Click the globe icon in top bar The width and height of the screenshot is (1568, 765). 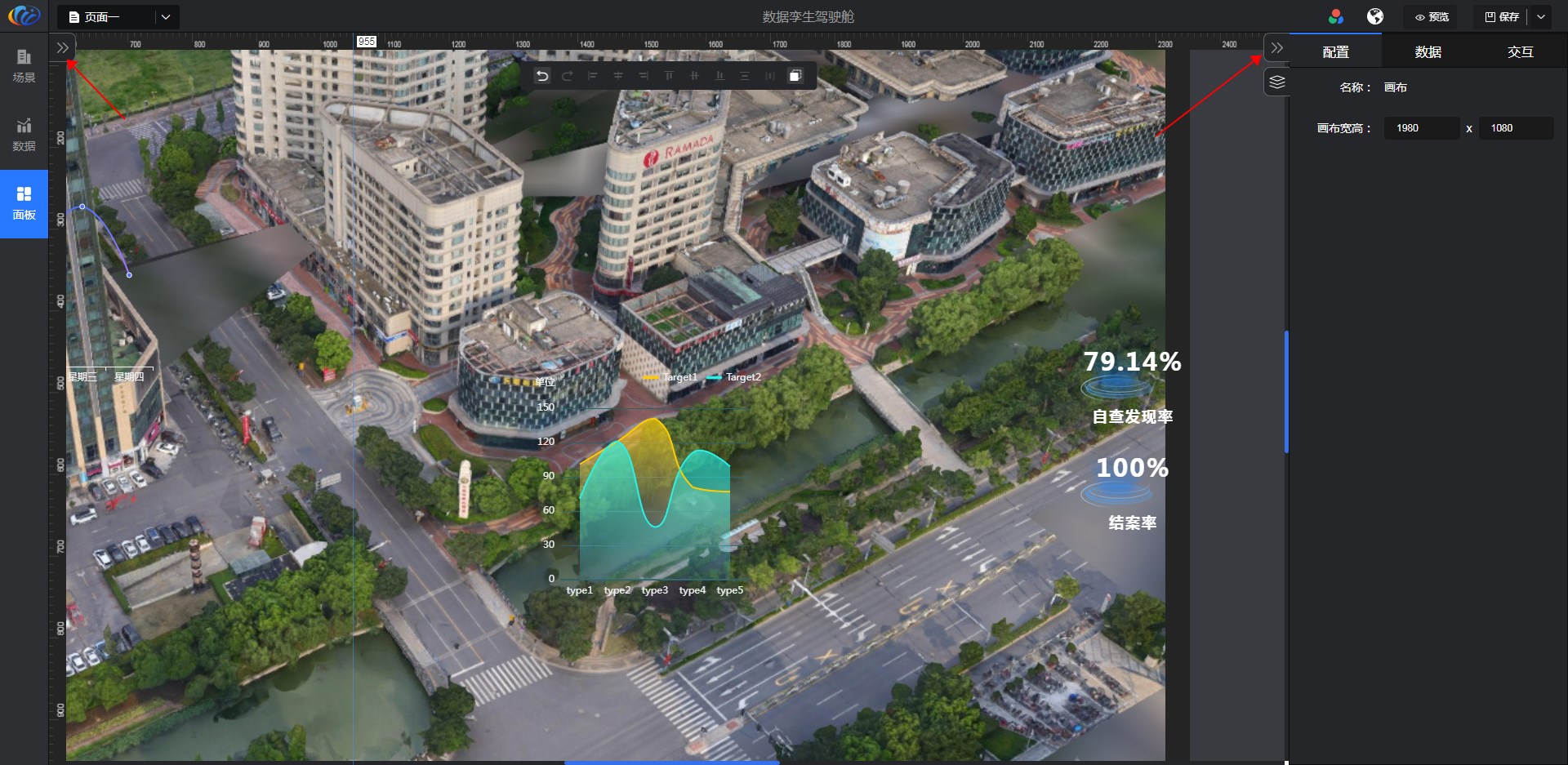tap(1375, 17)
